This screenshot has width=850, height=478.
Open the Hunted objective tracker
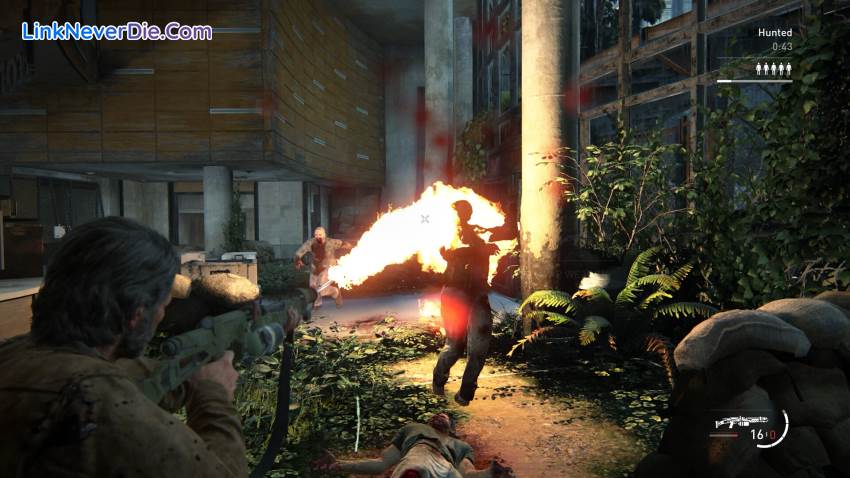tap(774, 33)
